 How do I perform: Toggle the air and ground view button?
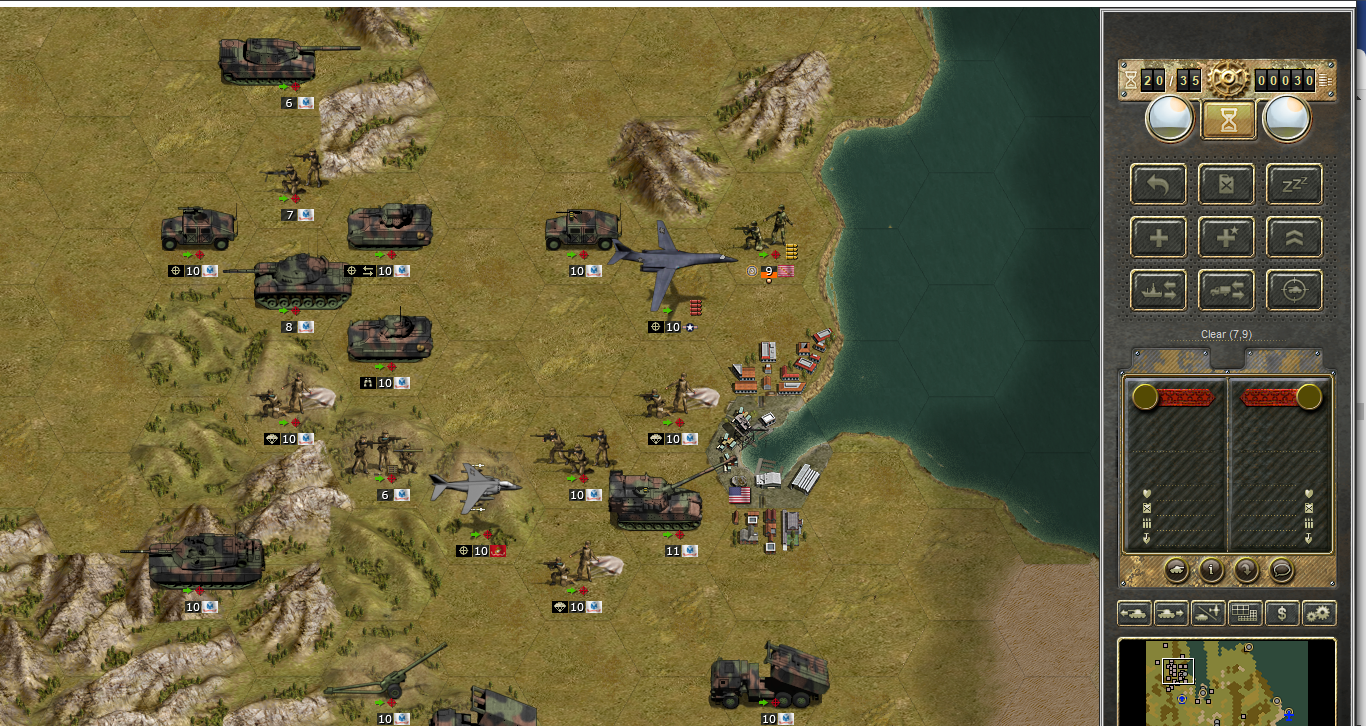(1208, 613)
